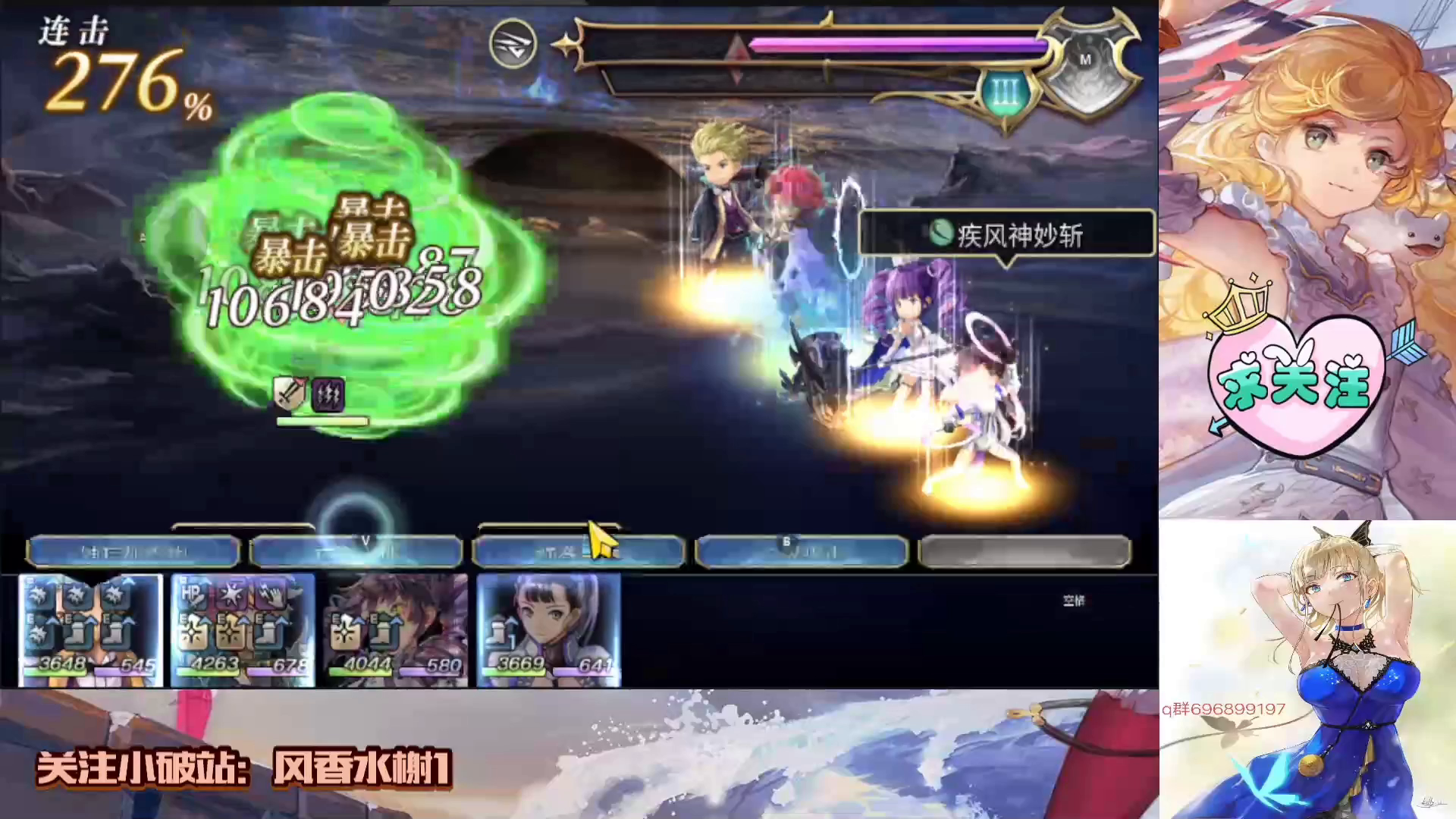Click the lightning buff icon beside the shield buff

click(328, 394)
